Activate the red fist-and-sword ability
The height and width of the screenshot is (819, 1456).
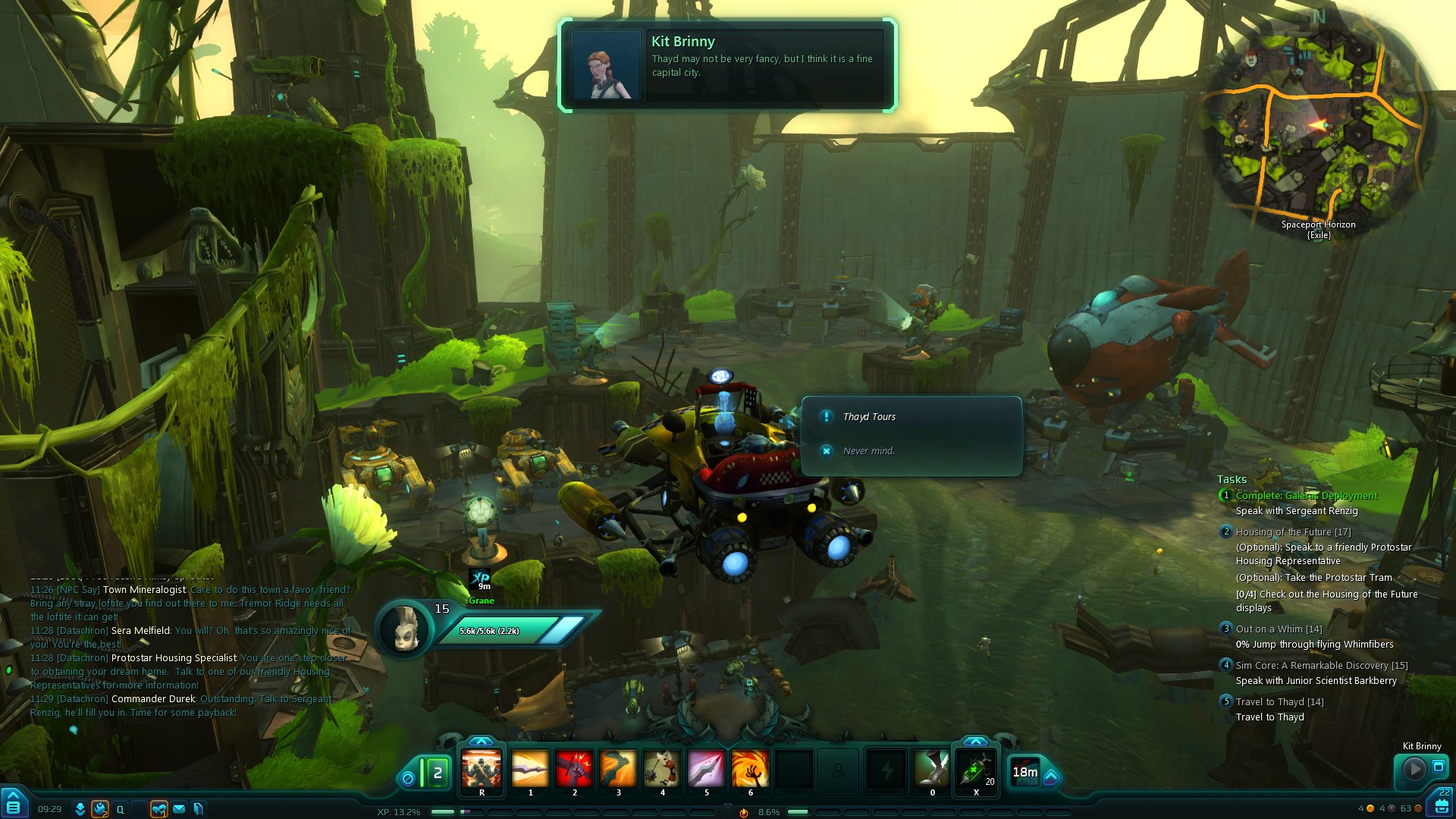click(x=574, y=769)
